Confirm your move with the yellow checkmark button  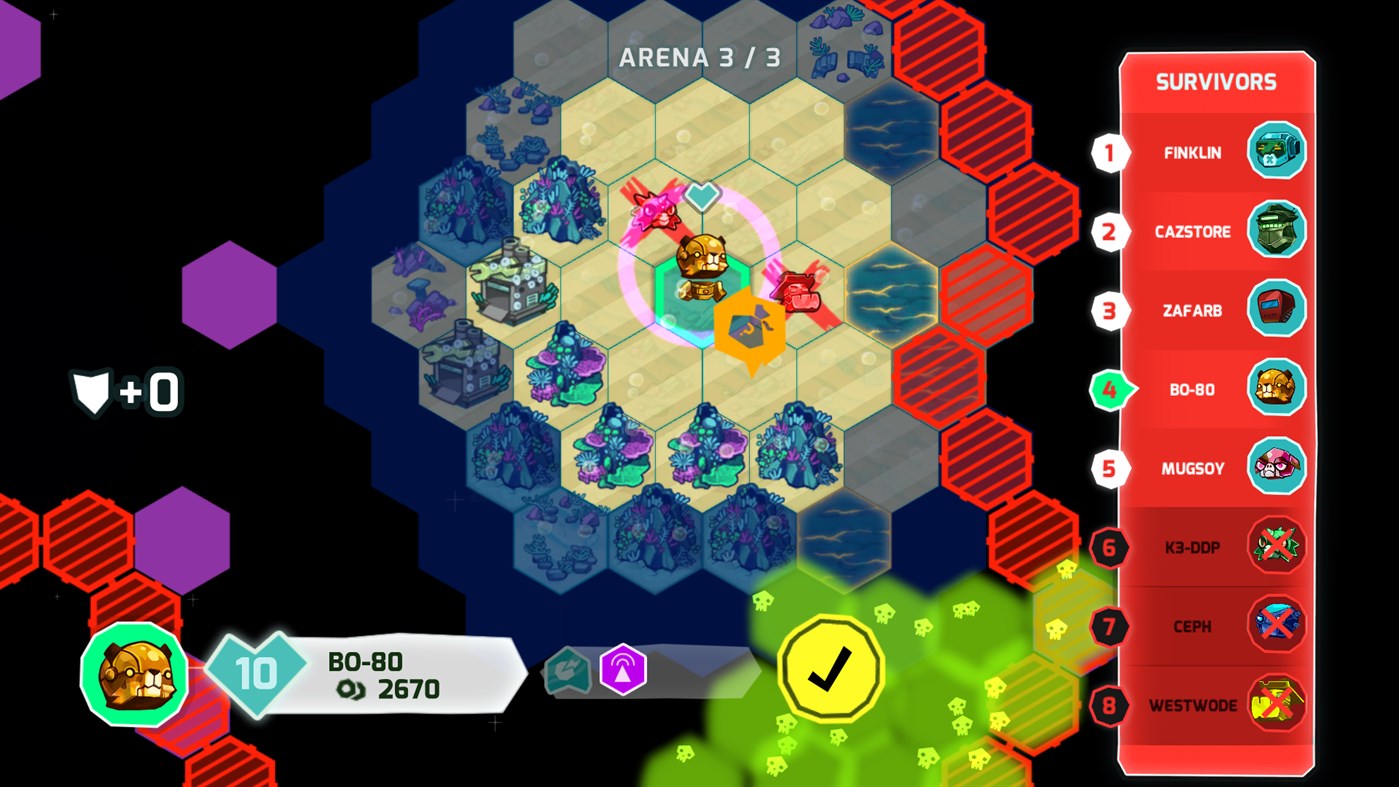tap(828, 668)
